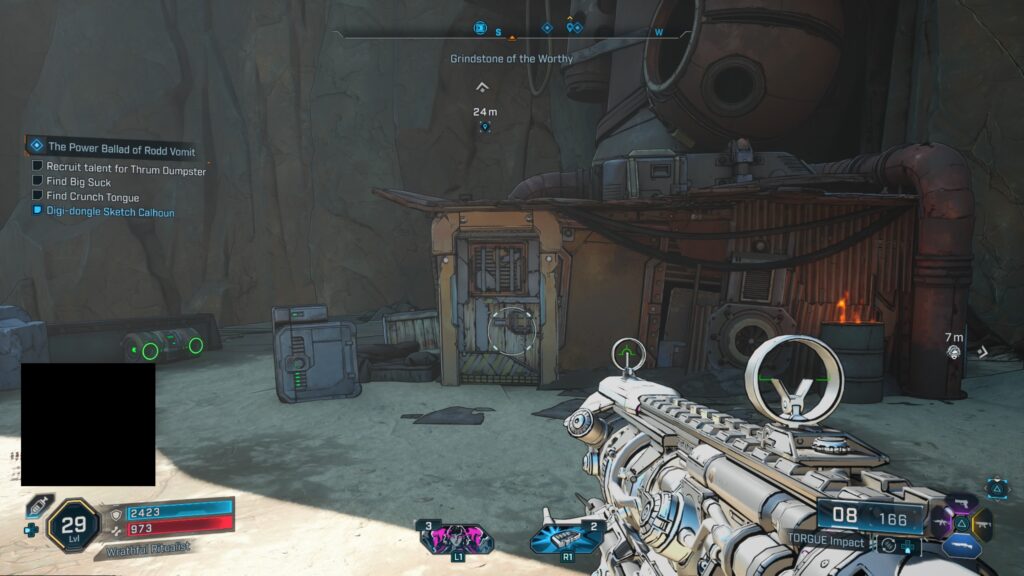Choose the left purple rifle weapon slot

[x=940, y=522]
